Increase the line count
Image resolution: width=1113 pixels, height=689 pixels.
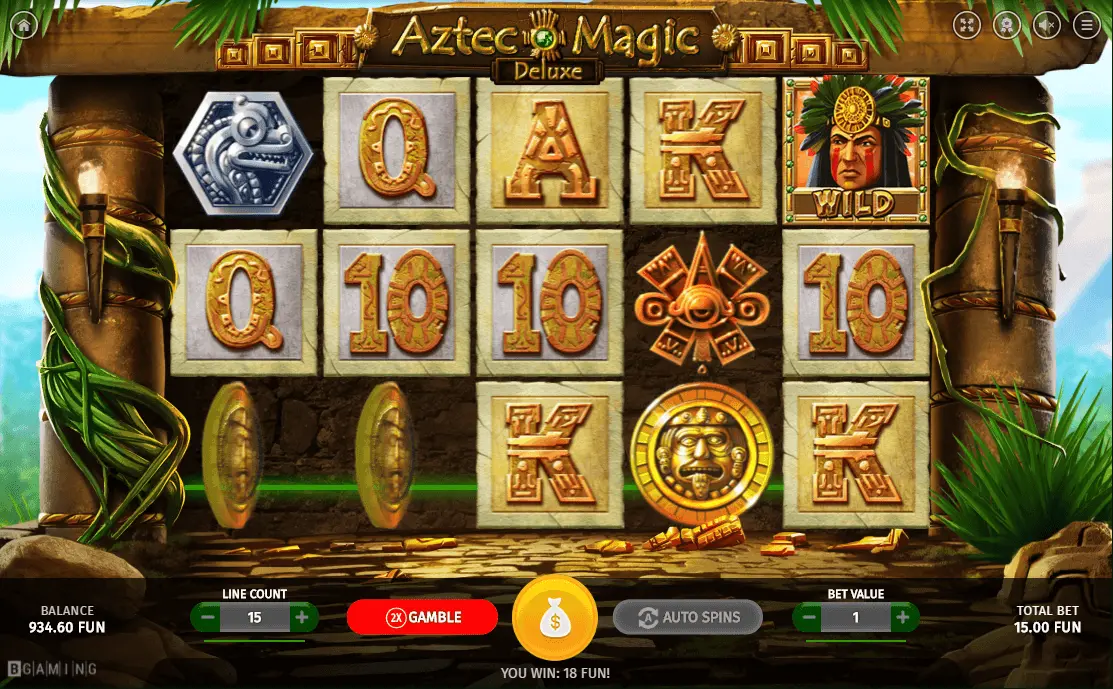click(x=301, y=618)
